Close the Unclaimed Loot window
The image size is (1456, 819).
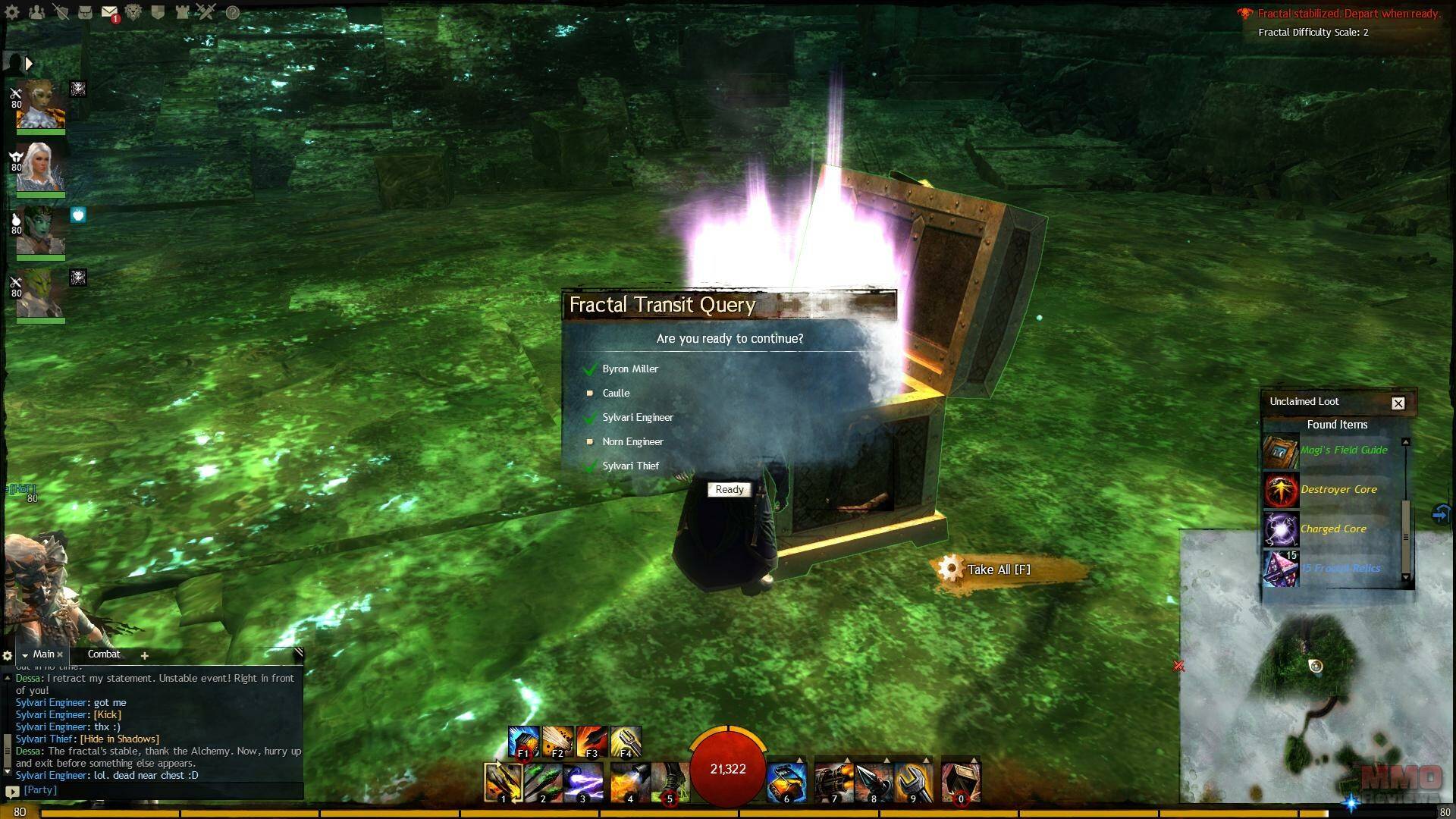click(1398, 403)
